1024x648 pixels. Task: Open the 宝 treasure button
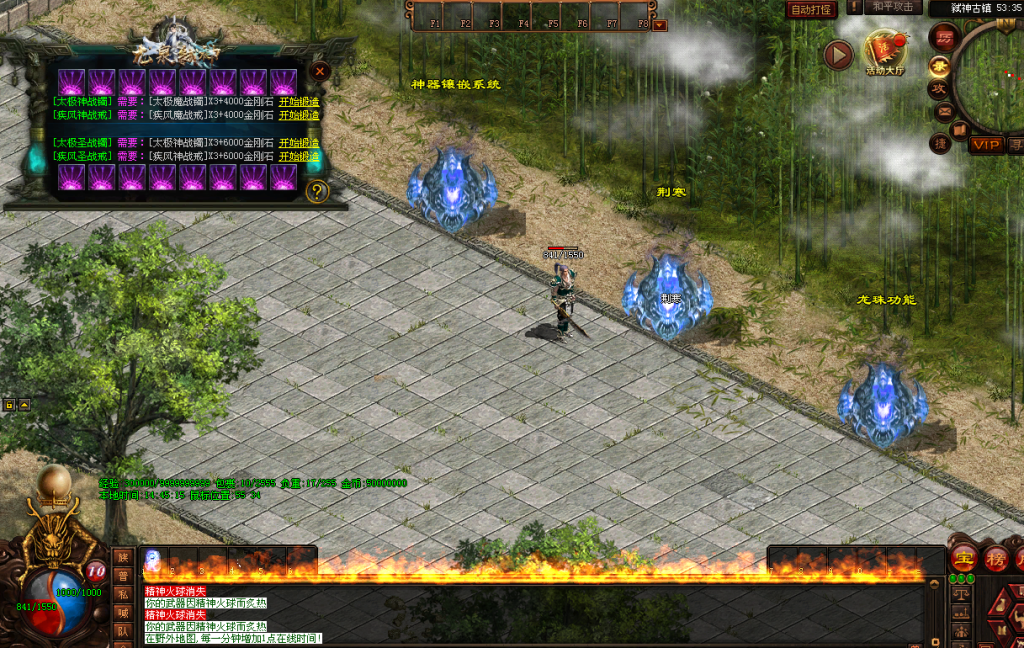964,559
